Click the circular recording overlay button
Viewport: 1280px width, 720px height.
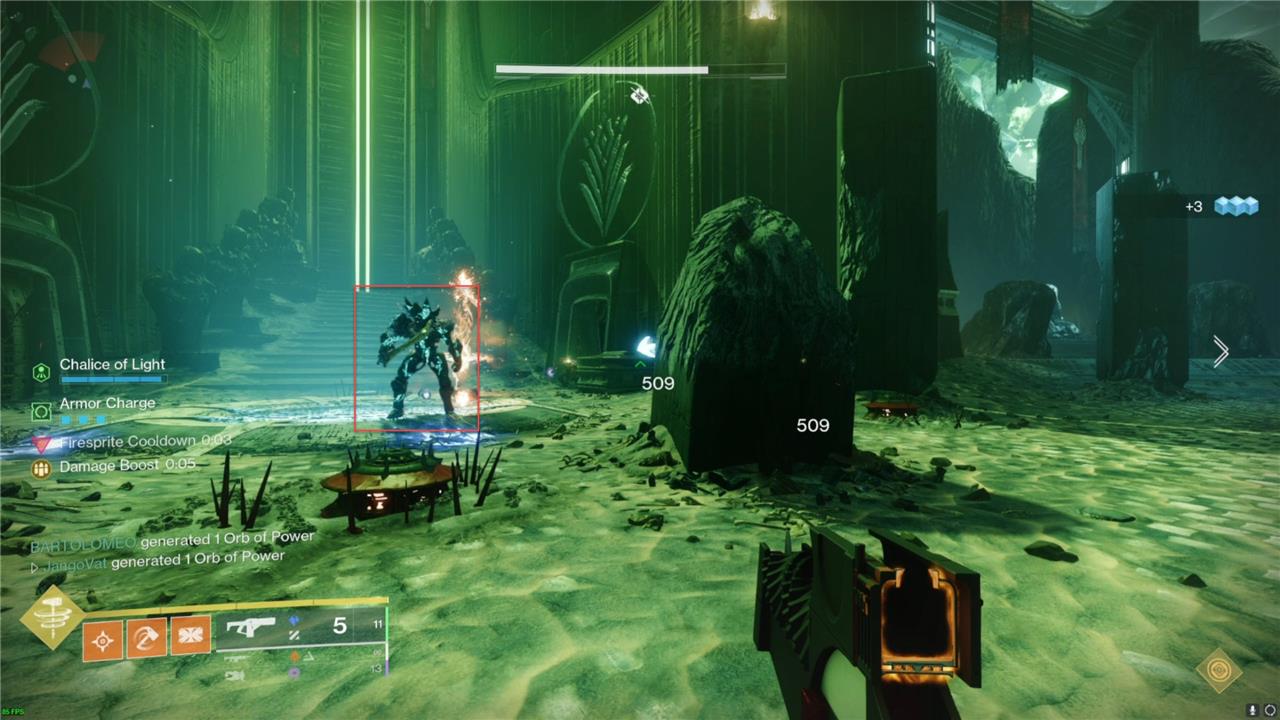(x=1270, y=710)
